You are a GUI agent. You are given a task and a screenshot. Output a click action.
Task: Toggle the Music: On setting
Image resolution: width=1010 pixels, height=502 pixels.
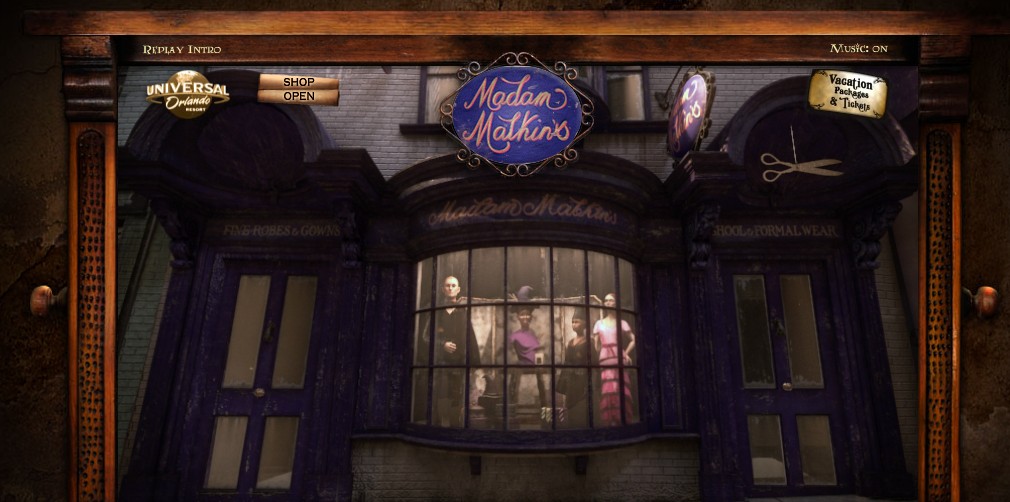858,48
